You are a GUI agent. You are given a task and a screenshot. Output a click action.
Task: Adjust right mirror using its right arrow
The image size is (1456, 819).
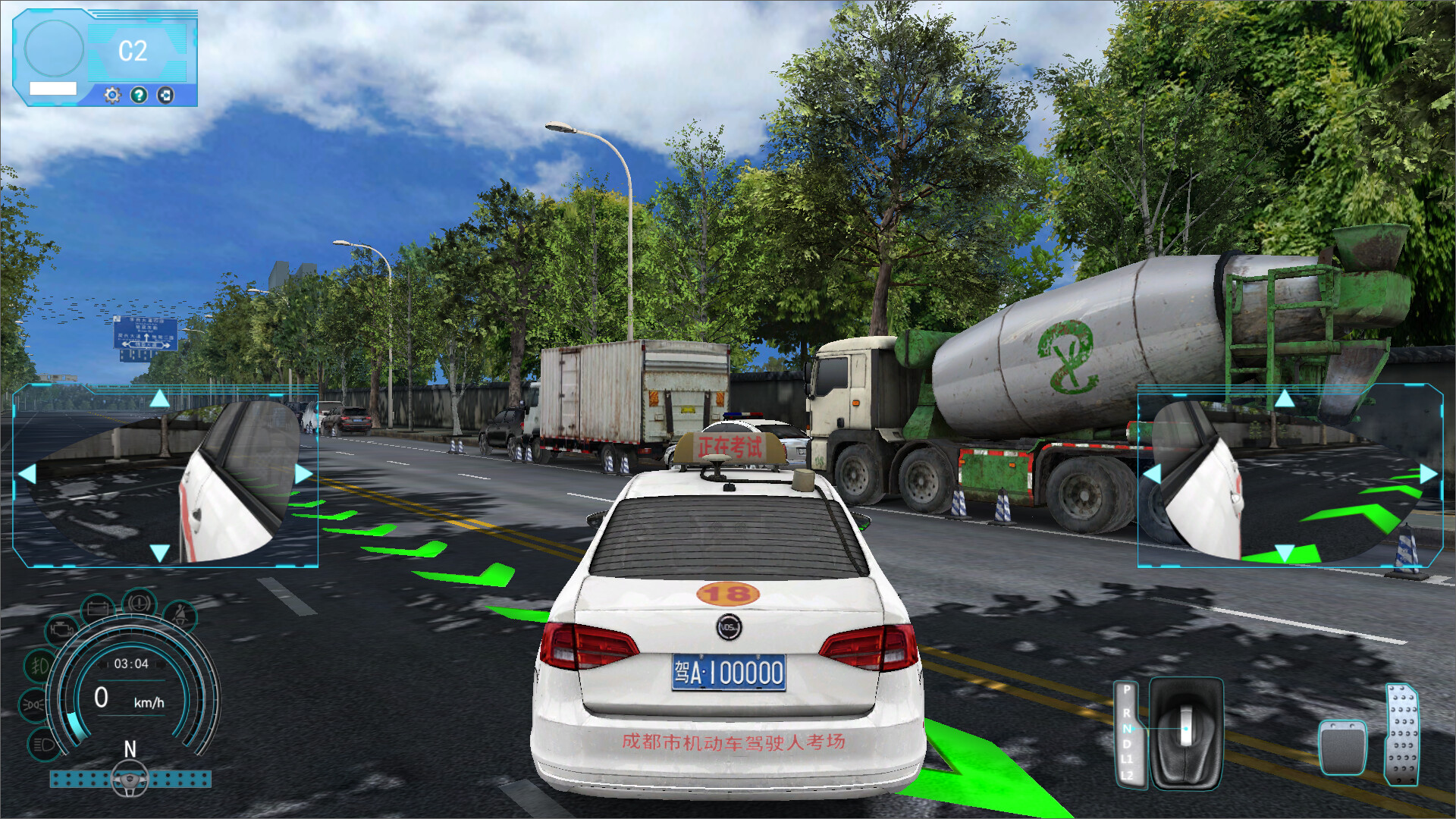point(1428,475)
